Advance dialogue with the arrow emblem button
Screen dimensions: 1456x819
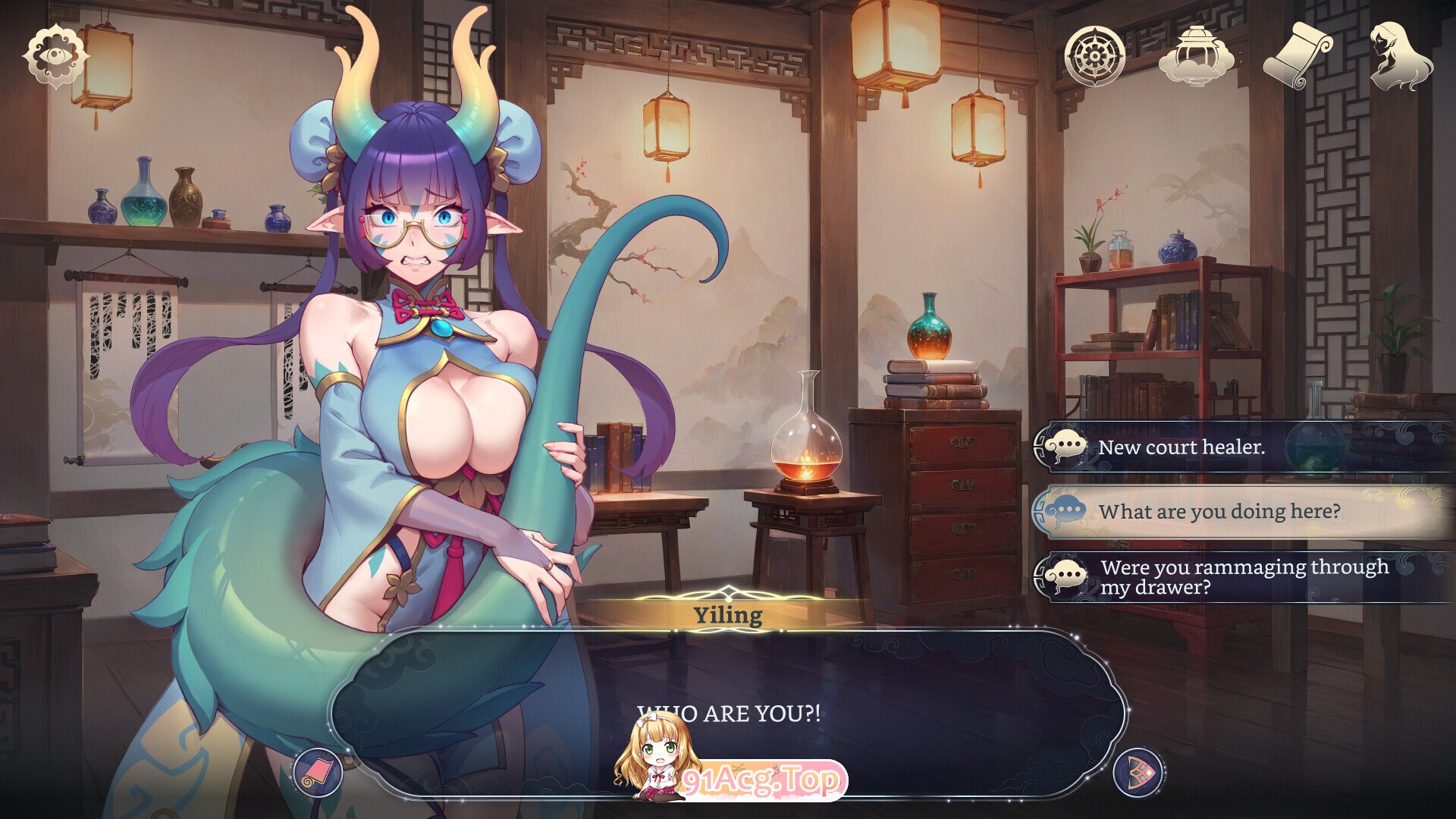1138,773
